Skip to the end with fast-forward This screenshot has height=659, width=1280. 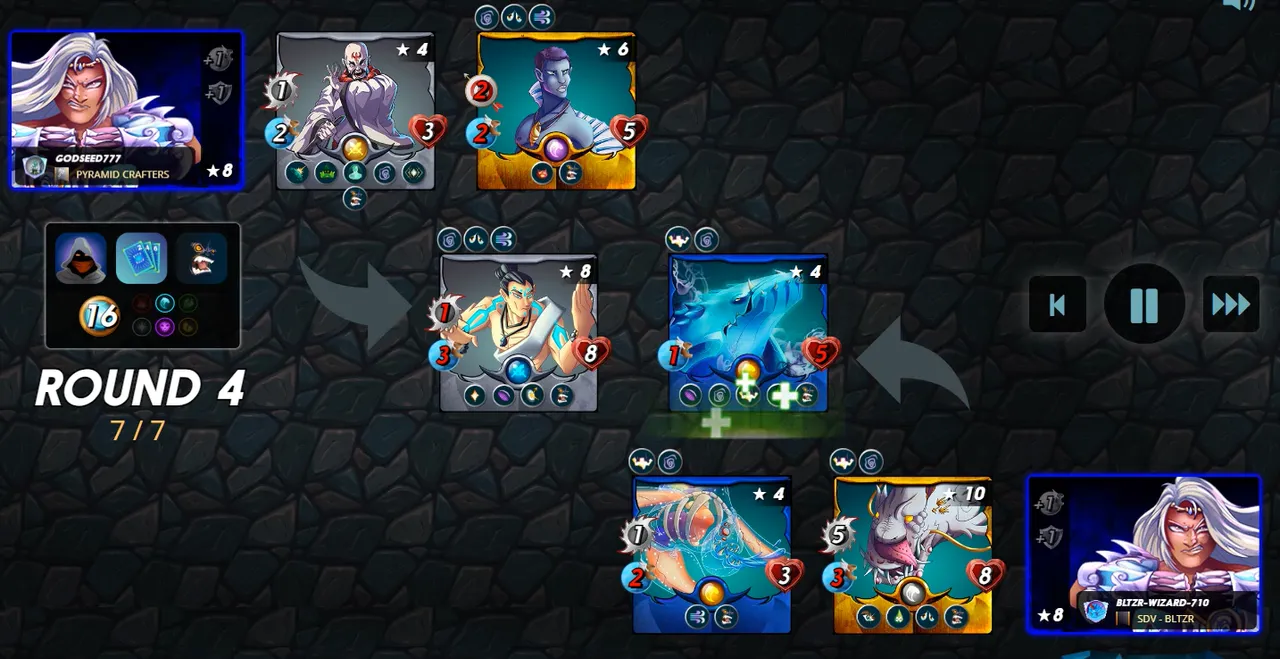point(1230,304)
